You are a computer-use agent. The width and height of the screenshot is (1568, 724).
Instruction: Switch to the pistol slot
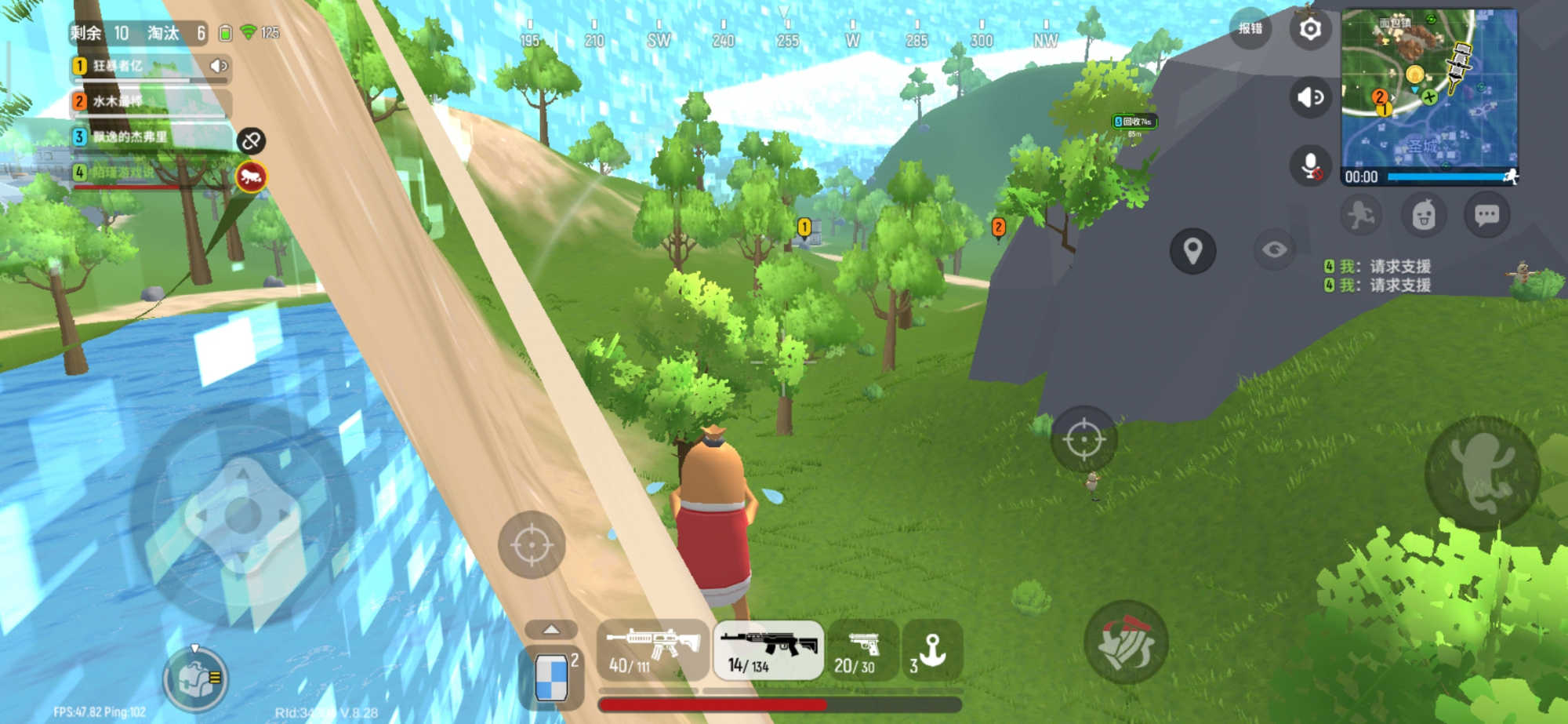[863, 650]
